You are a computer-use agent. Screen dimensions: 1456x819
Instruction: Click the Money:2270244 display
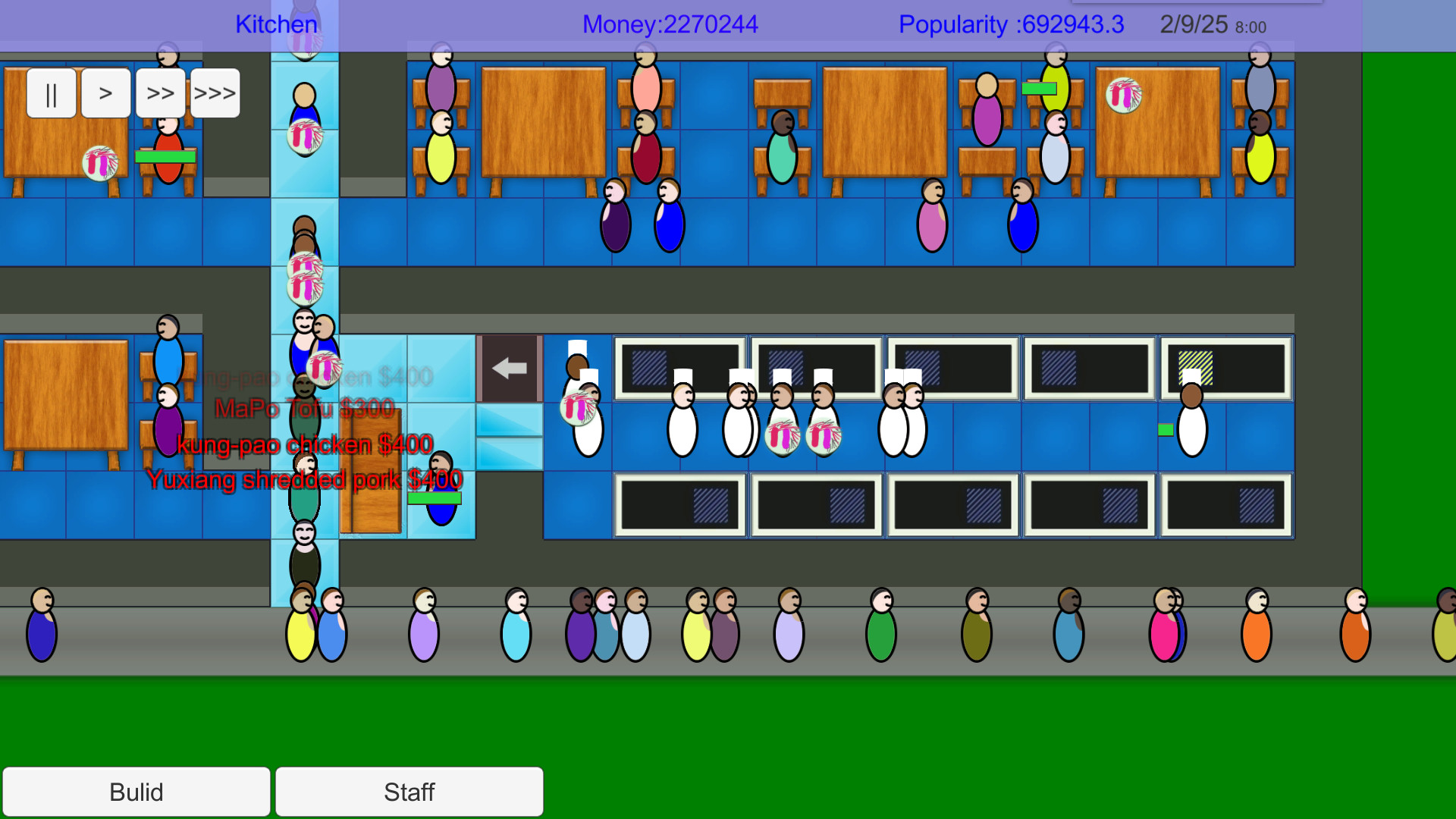669,24
